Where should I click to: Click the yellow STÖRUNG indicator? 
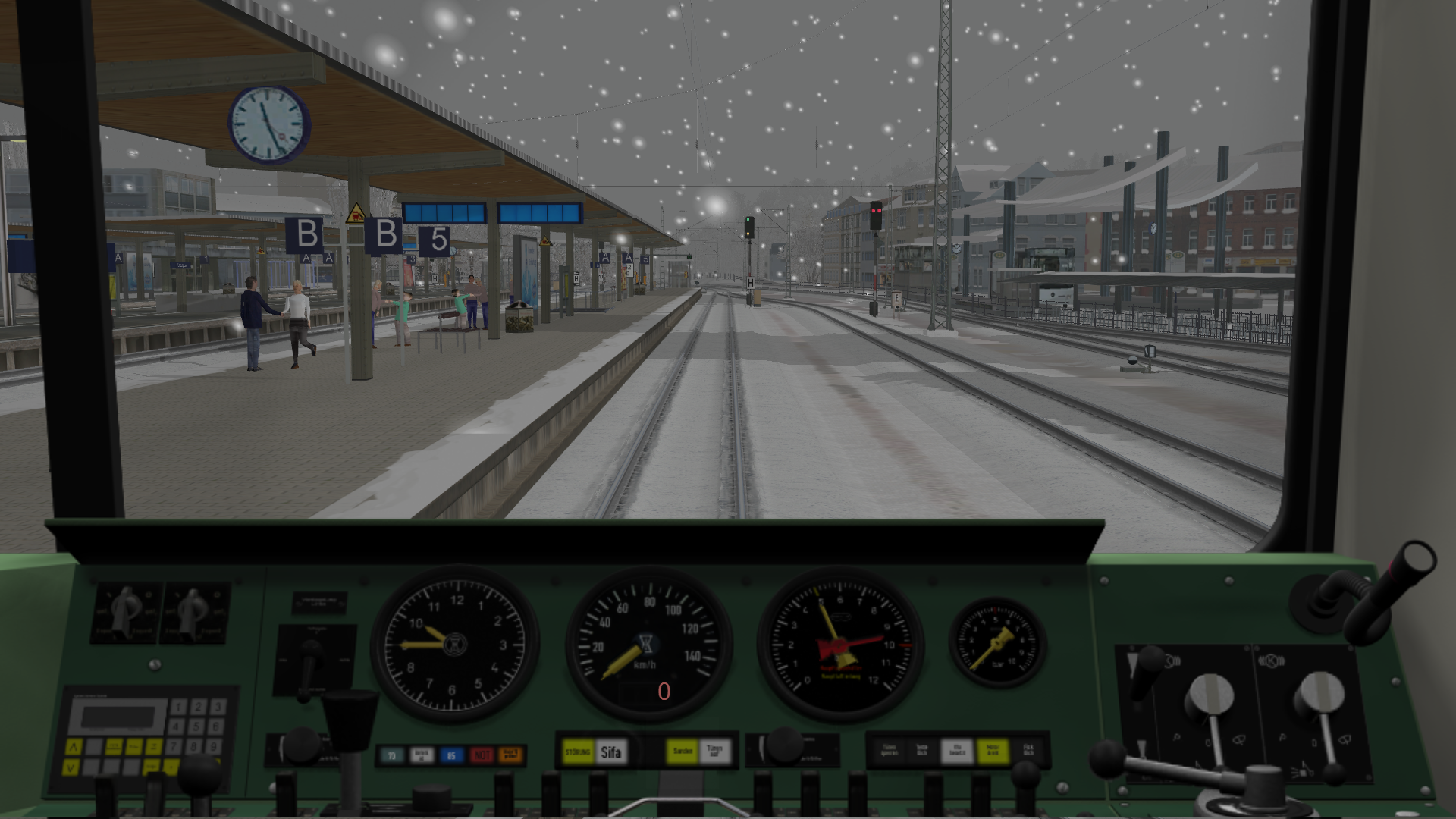(x=577, y=752)
